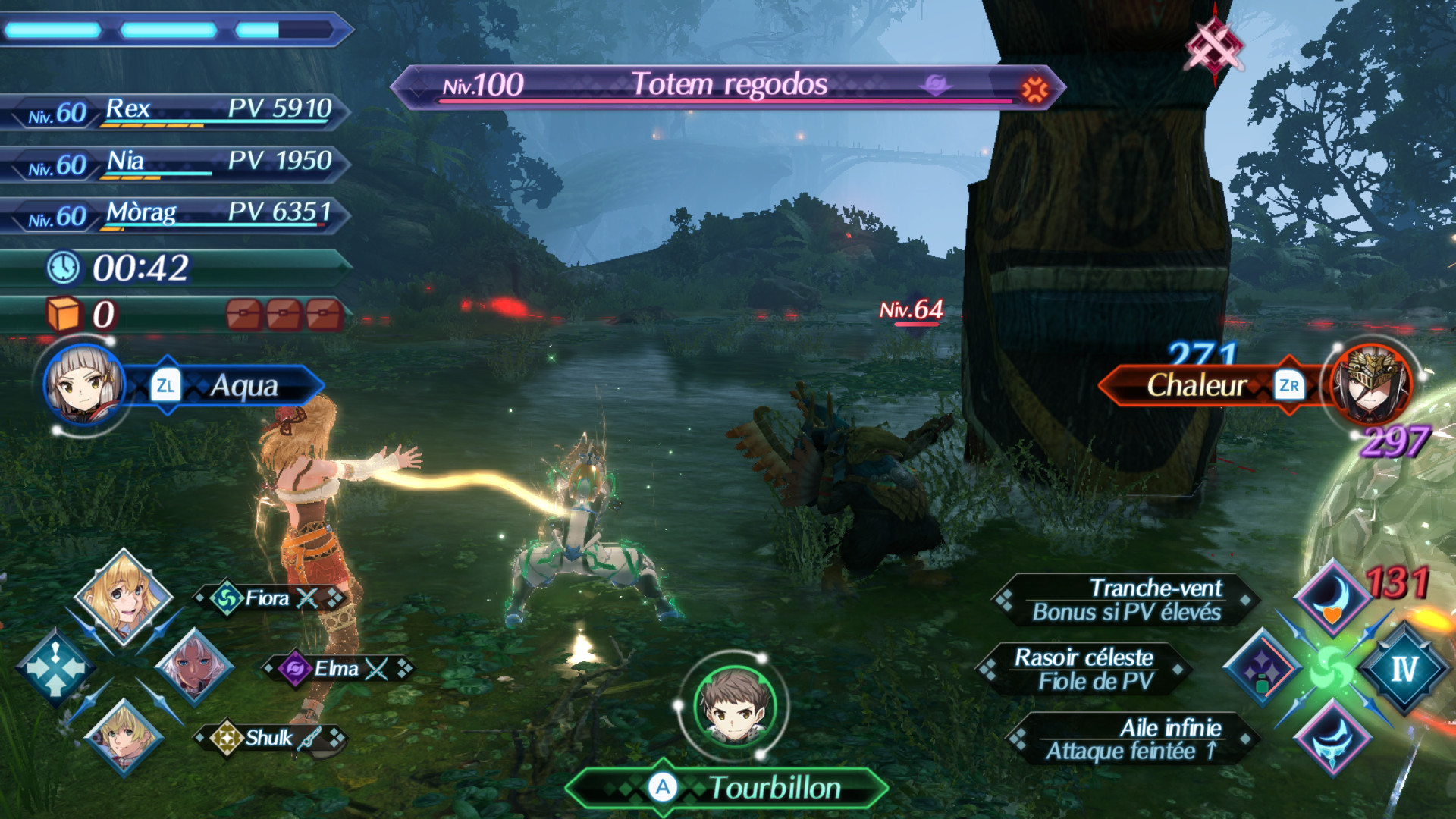
Task: Activate the Tourbillon attack button
Action: point(728,787)
